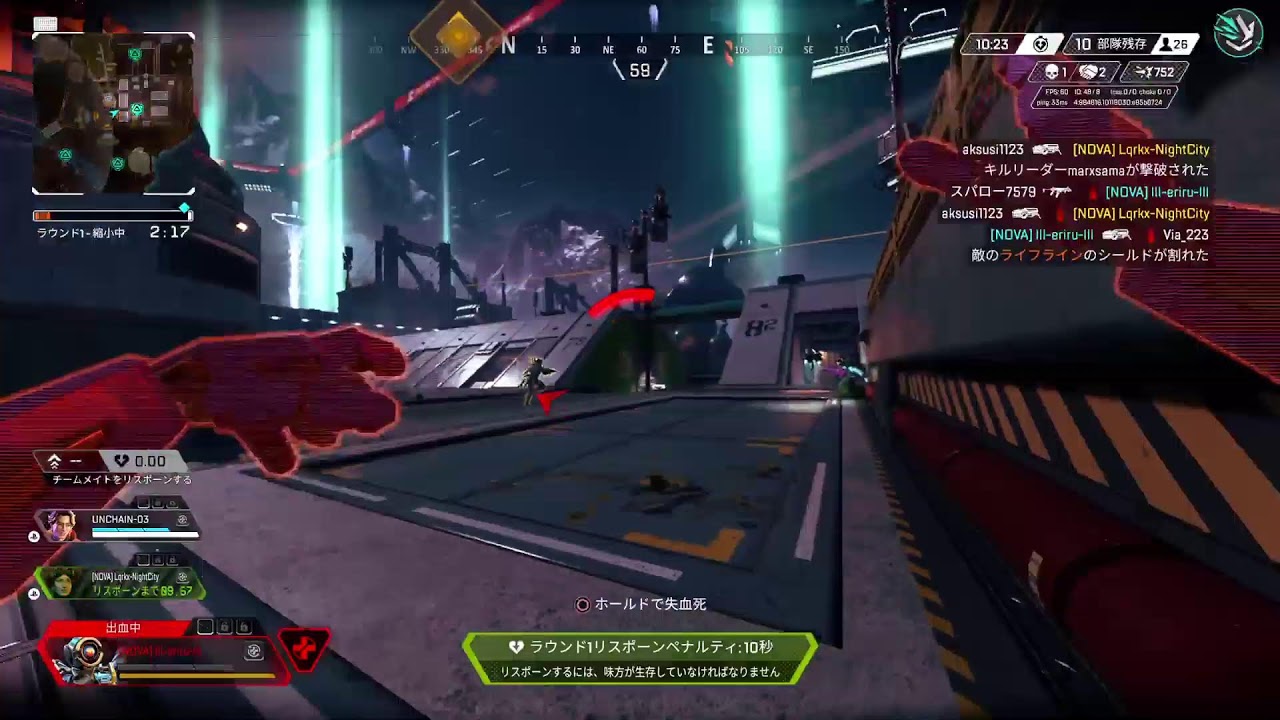Click the red cross knockdown icon
Image resolution: width=1280 pixels, height=720 pixels.
pos(303,651)
